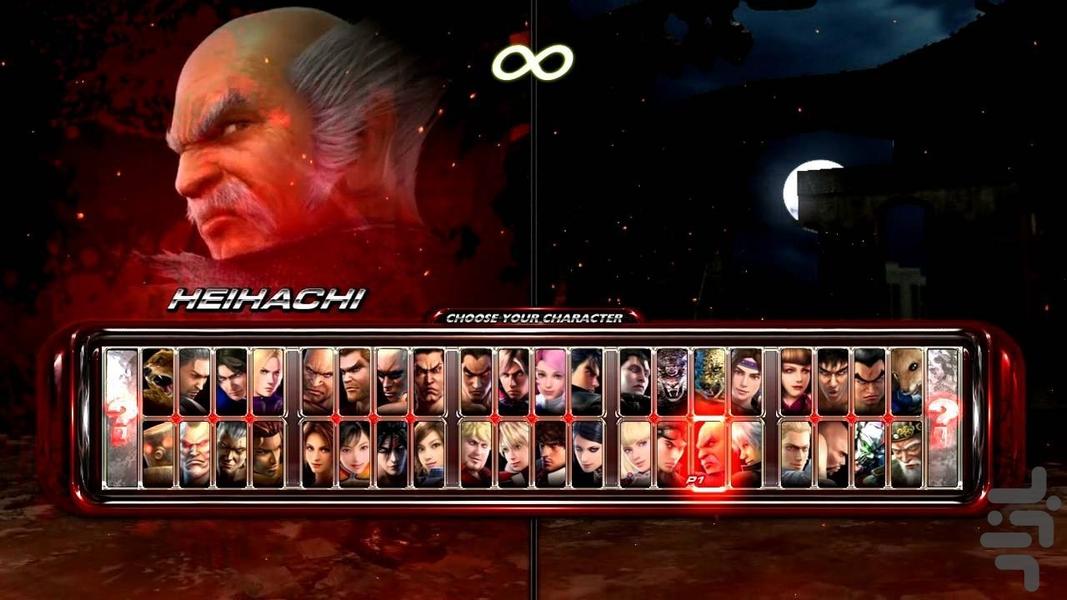Select Kuma the brown bear portrait

[x=157, y=381]
